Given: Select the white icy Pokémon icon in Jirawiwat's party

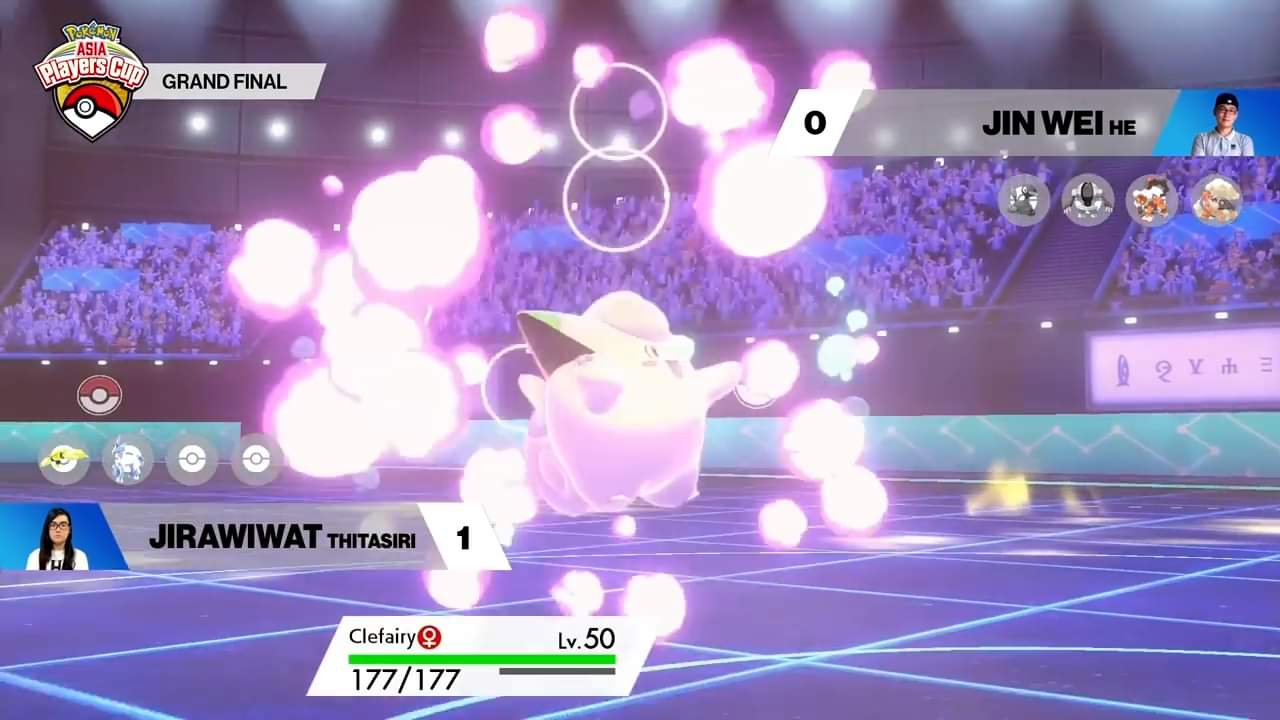Looking at the screenshot, I should [x=127, y=459].
